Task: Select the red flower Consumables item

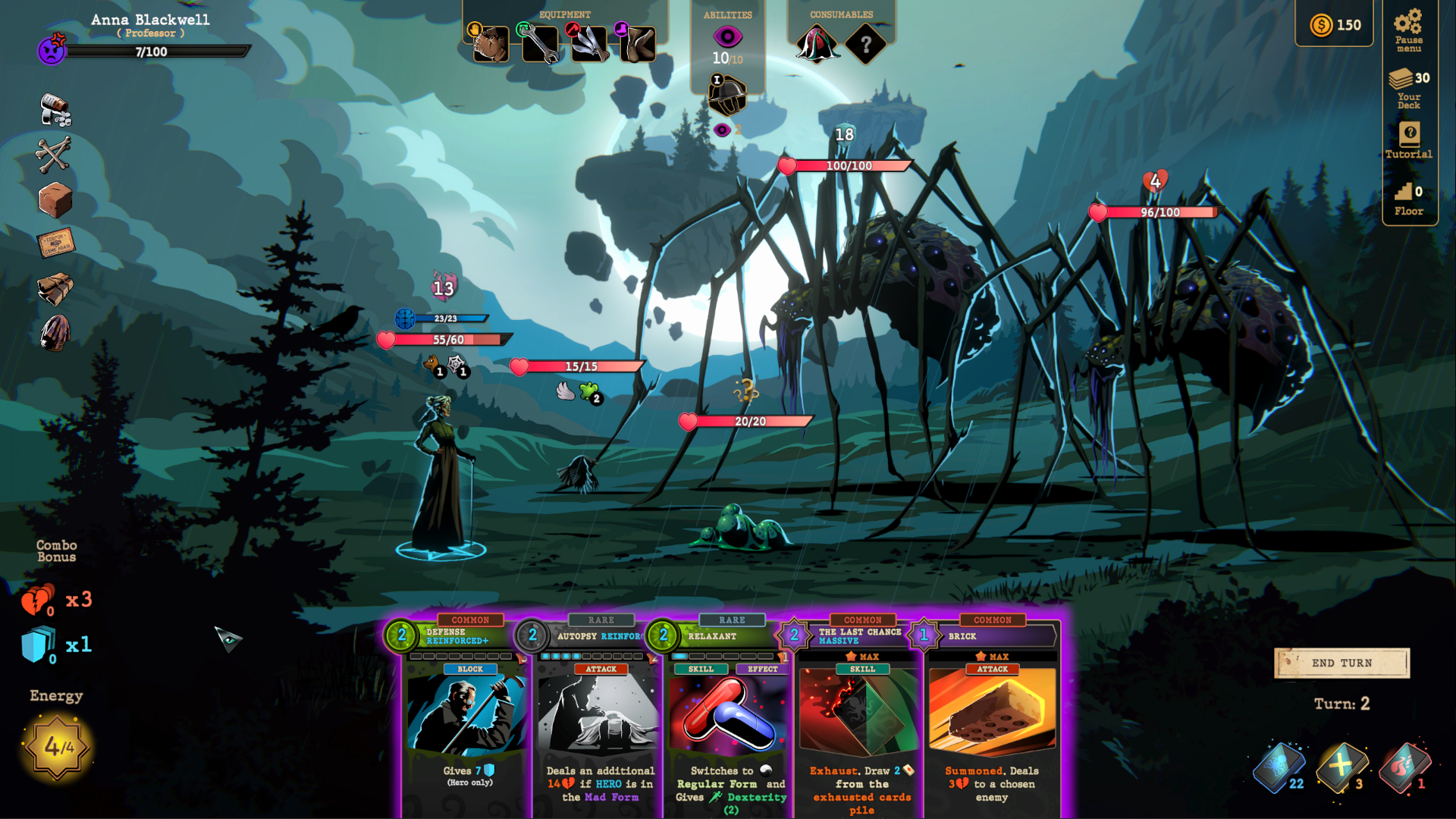Action: click(817, 43)
